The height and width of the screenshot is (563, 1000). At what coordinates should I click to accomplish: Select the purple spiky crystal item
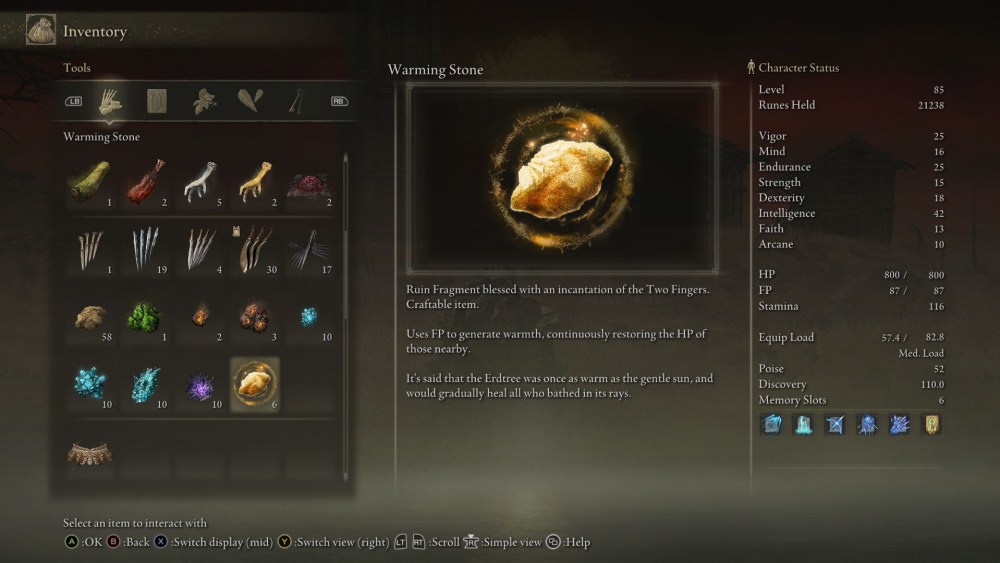[200, 385]
